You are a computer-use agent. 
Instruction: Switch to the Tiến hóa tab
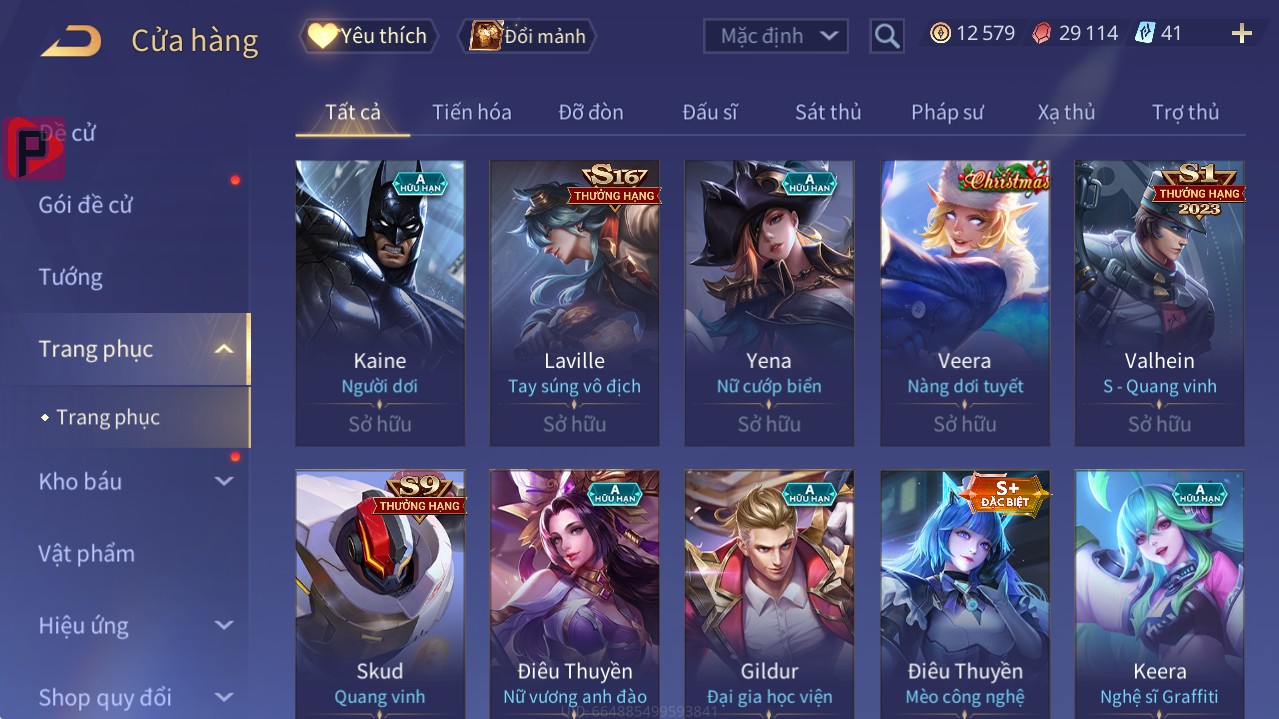point(471,112)
